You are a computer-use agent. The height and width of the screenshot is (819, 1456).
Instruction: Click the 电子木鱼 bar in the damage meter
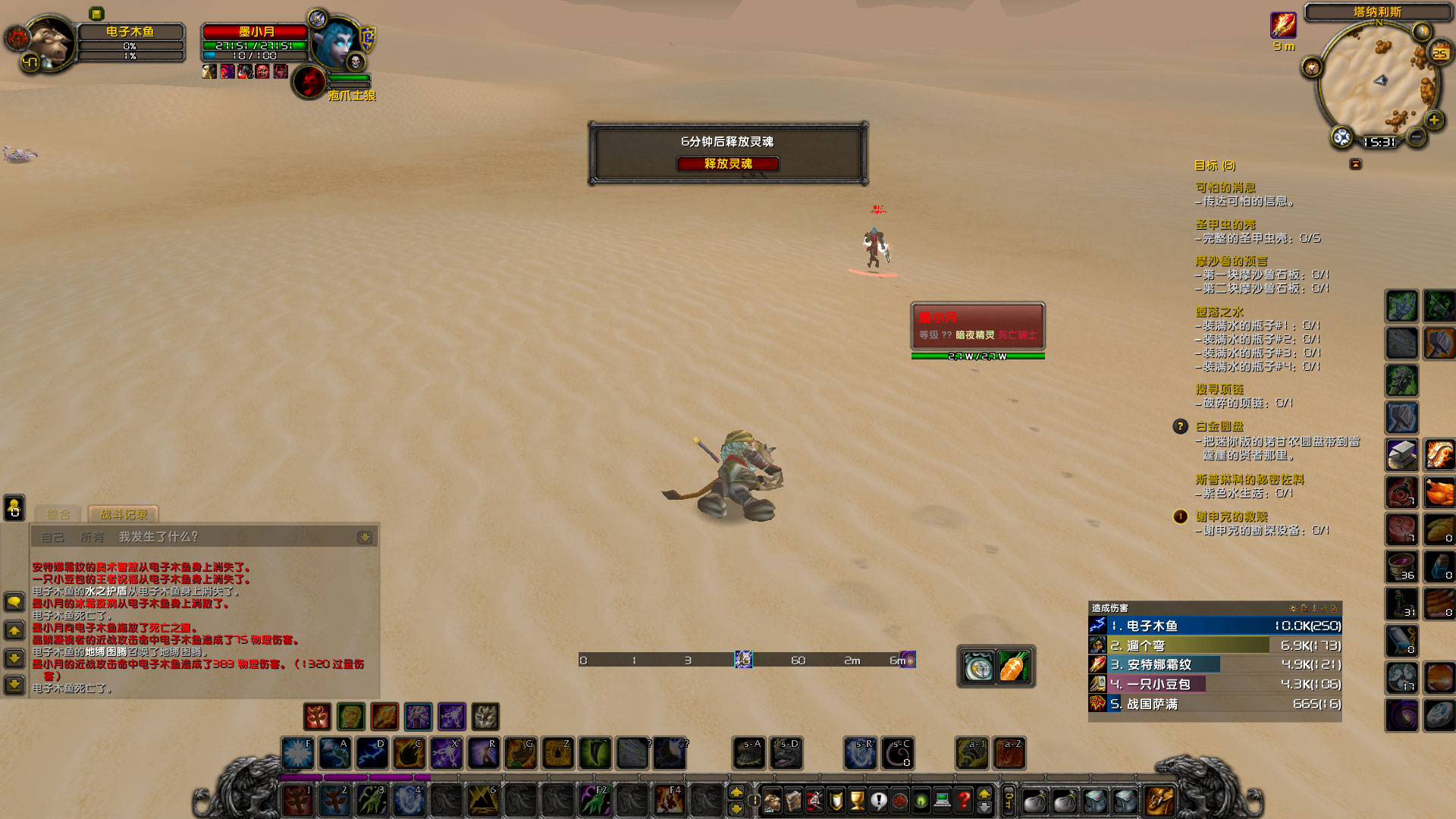(x=1213, y=626)
